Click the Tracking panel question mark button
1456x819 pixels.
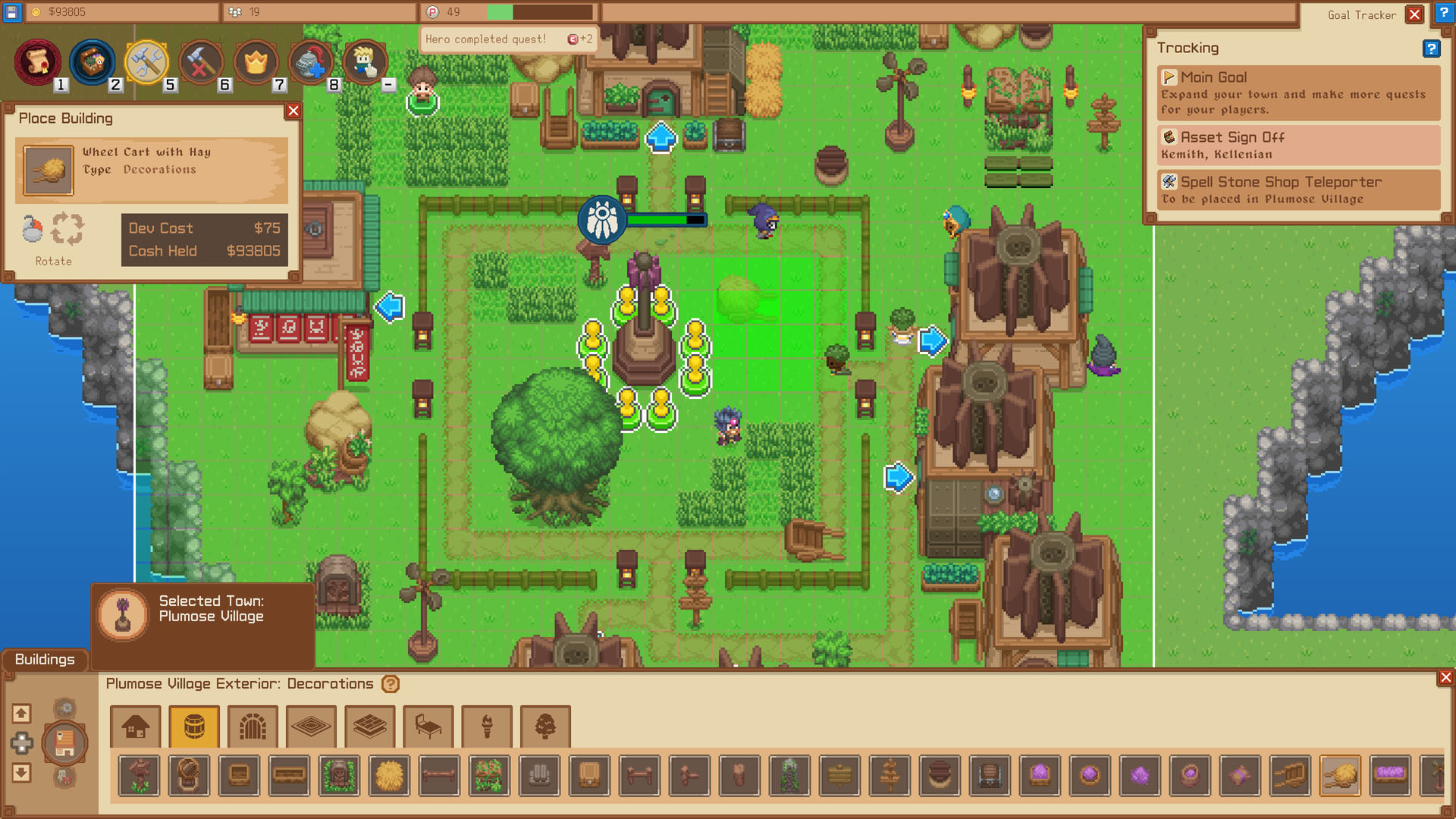pyautogui.click(x=1432, y=49)
